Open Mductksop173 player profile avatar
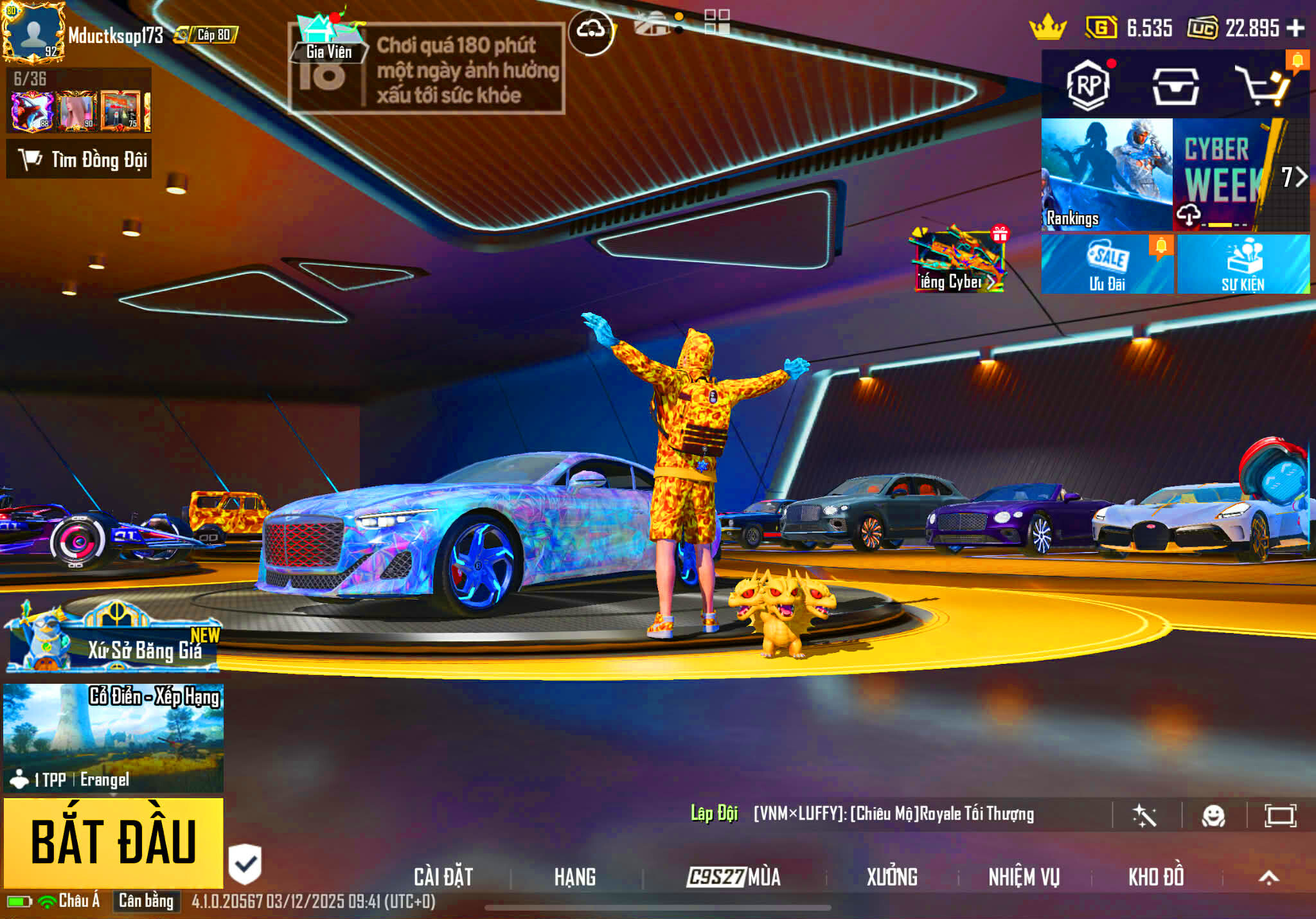The width and height of the screenshot is (1316, 919). [33, 33]
